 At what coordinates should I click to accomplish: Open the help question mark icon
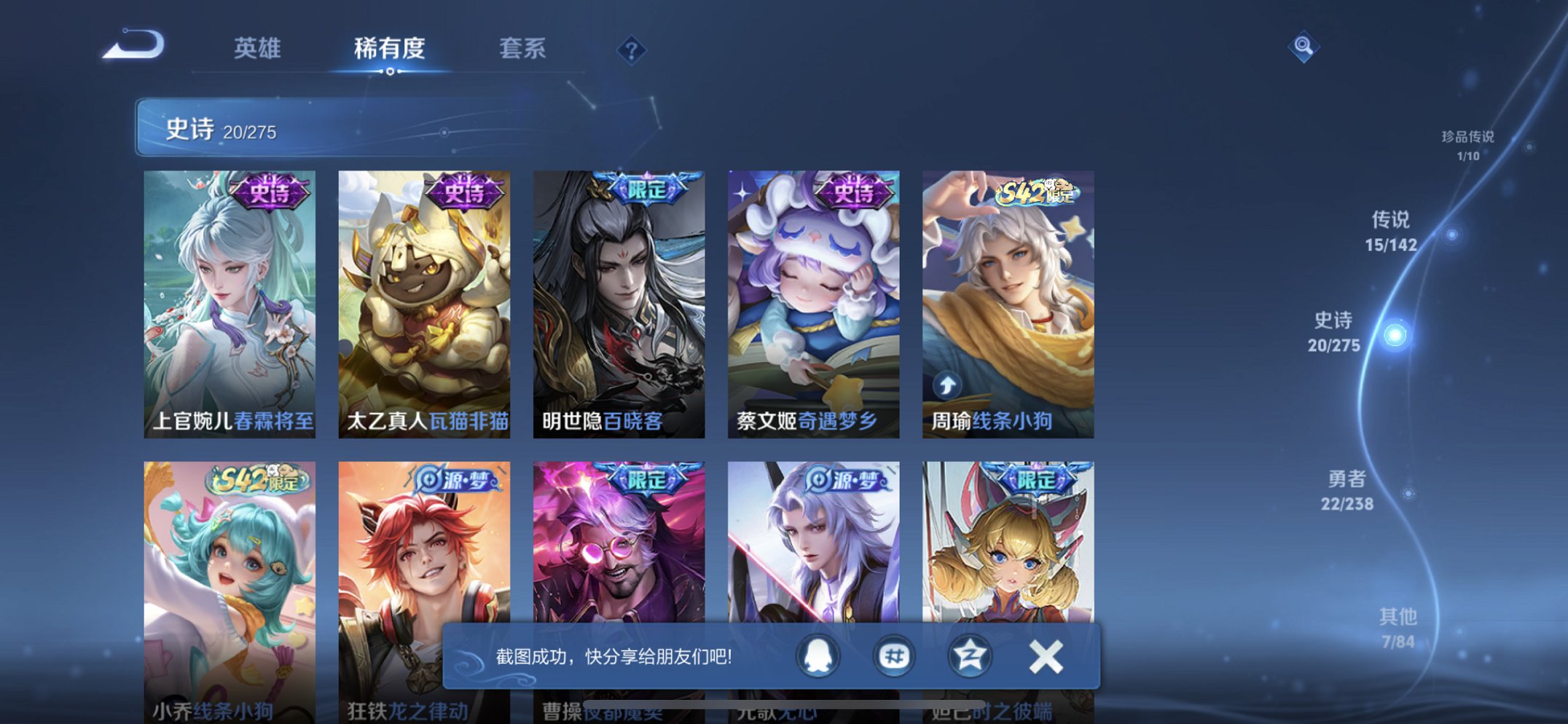click(631, 52)
